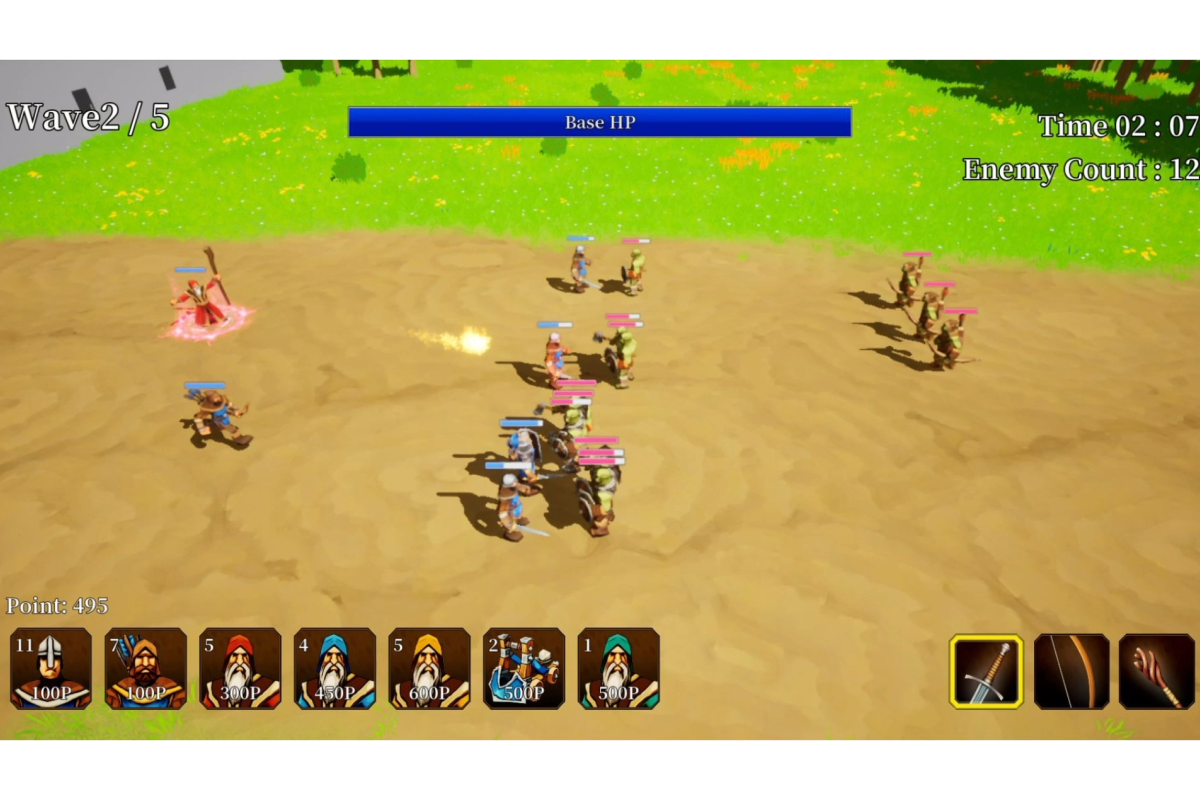Image resolution: width=1200 pixels, height=800 pixels.
Task: Select the sword weapon icon
Action: point(986,671)
